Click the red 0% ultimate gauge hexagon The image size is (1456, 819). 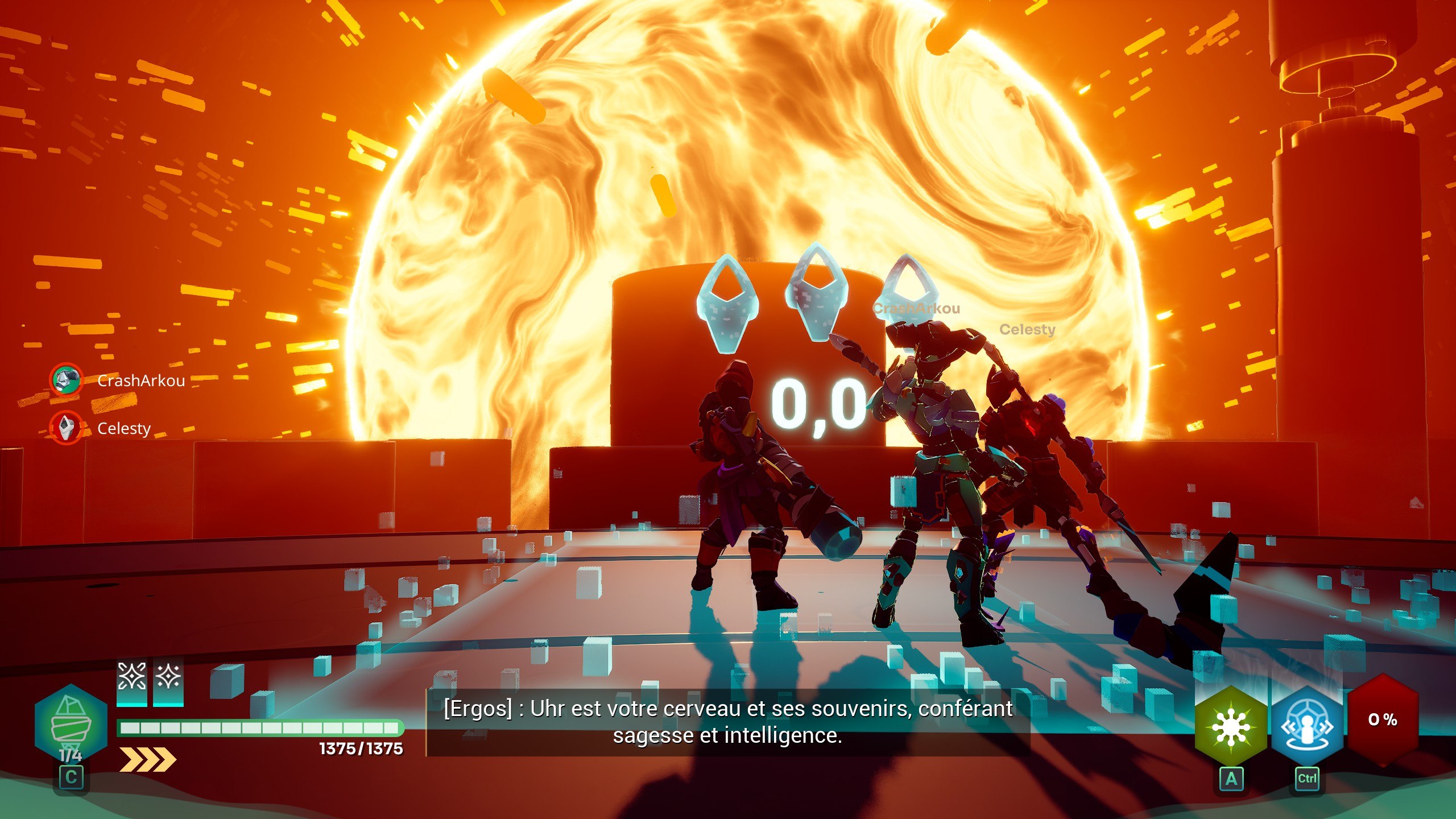(1382, 720)
